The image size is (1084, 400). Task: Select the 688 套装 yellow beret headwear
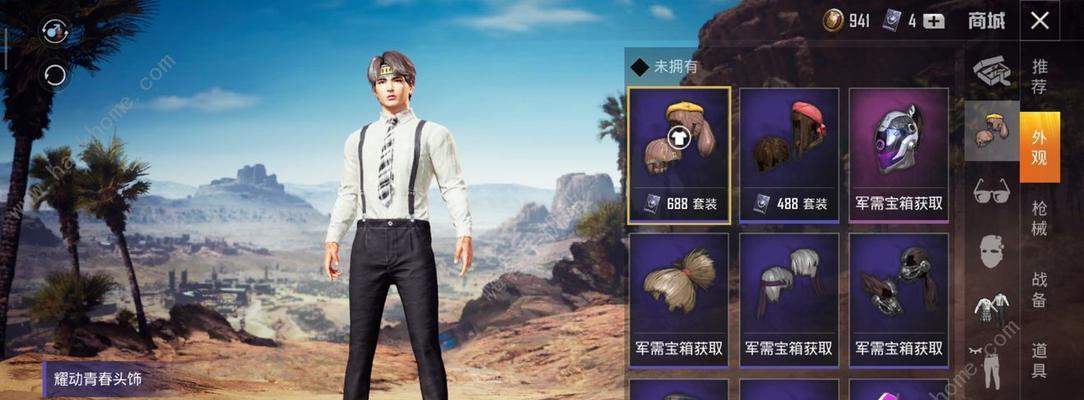pos(679,154)
